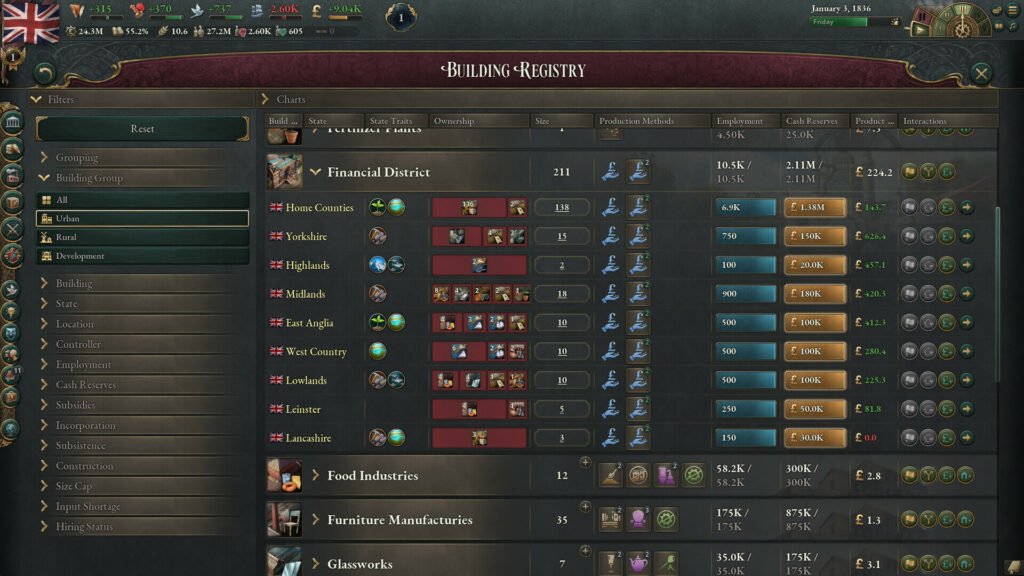Collapse the Financial District group

[315, 172]
